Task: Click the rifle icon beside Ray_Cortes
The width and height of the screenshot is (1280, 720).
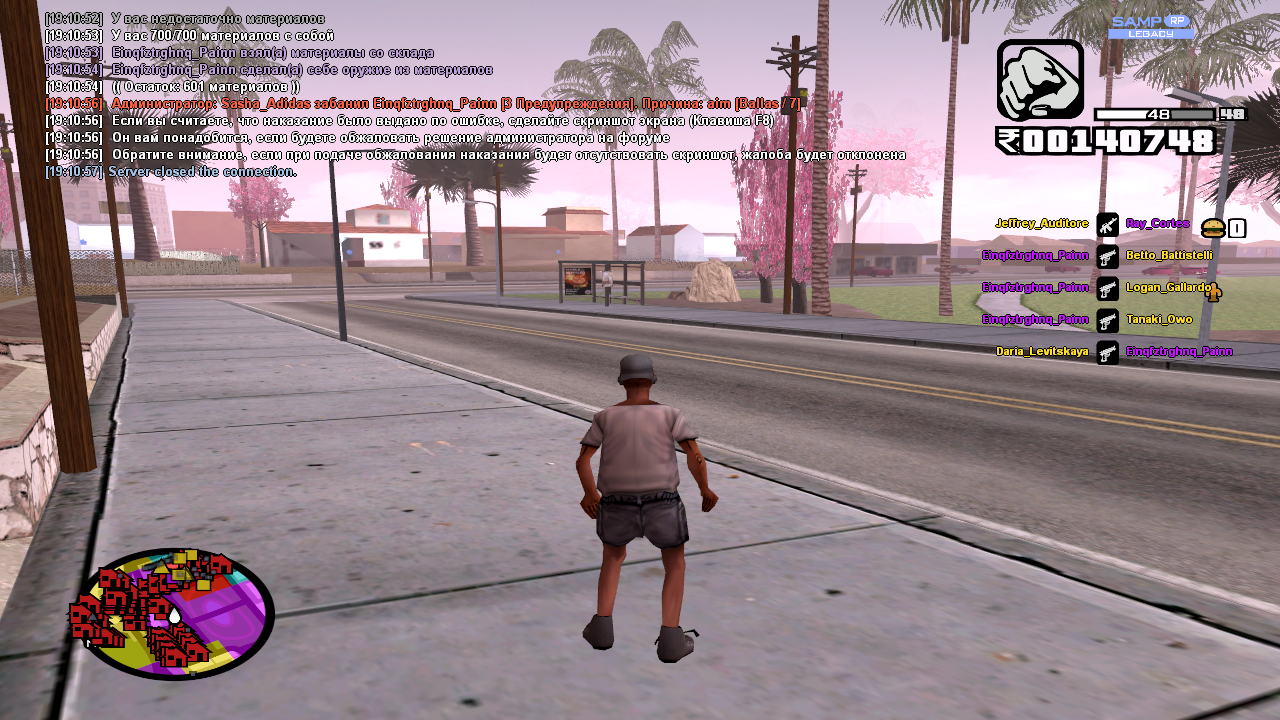Action: pos(1107,224)
